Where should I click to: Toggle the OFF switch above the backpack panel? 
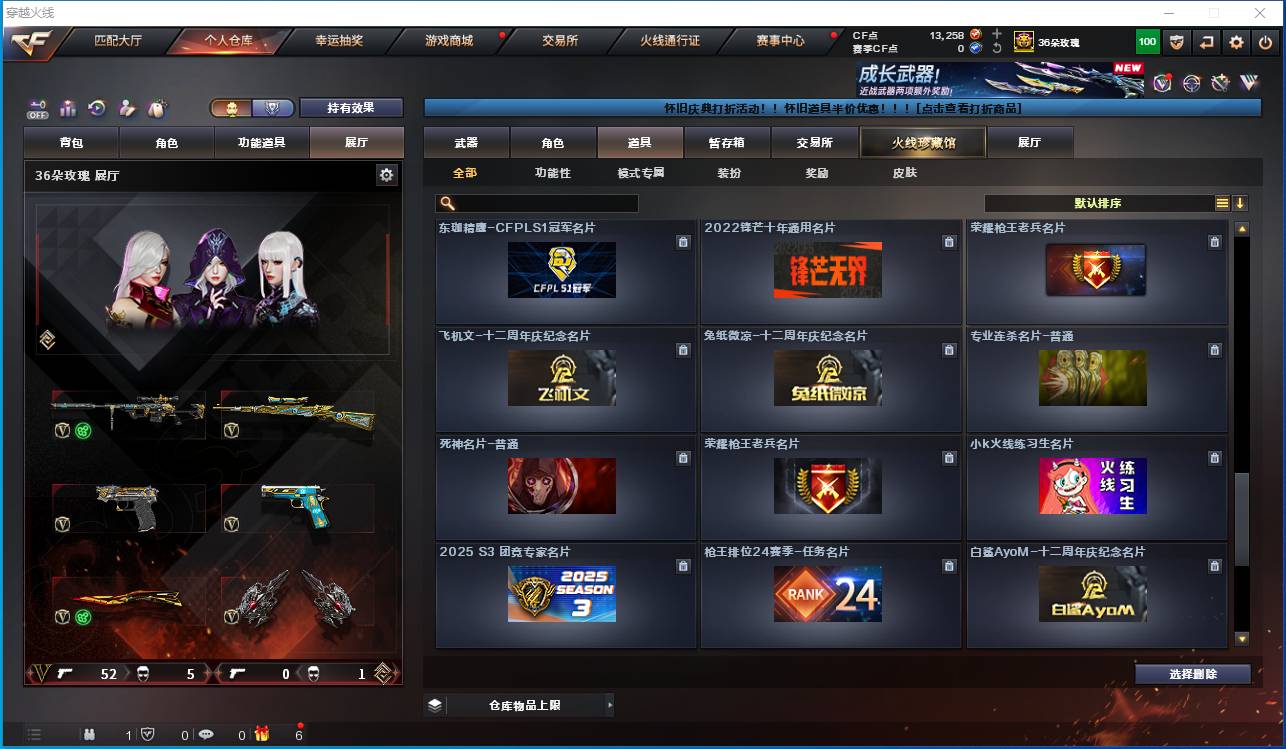pos(36,109)
